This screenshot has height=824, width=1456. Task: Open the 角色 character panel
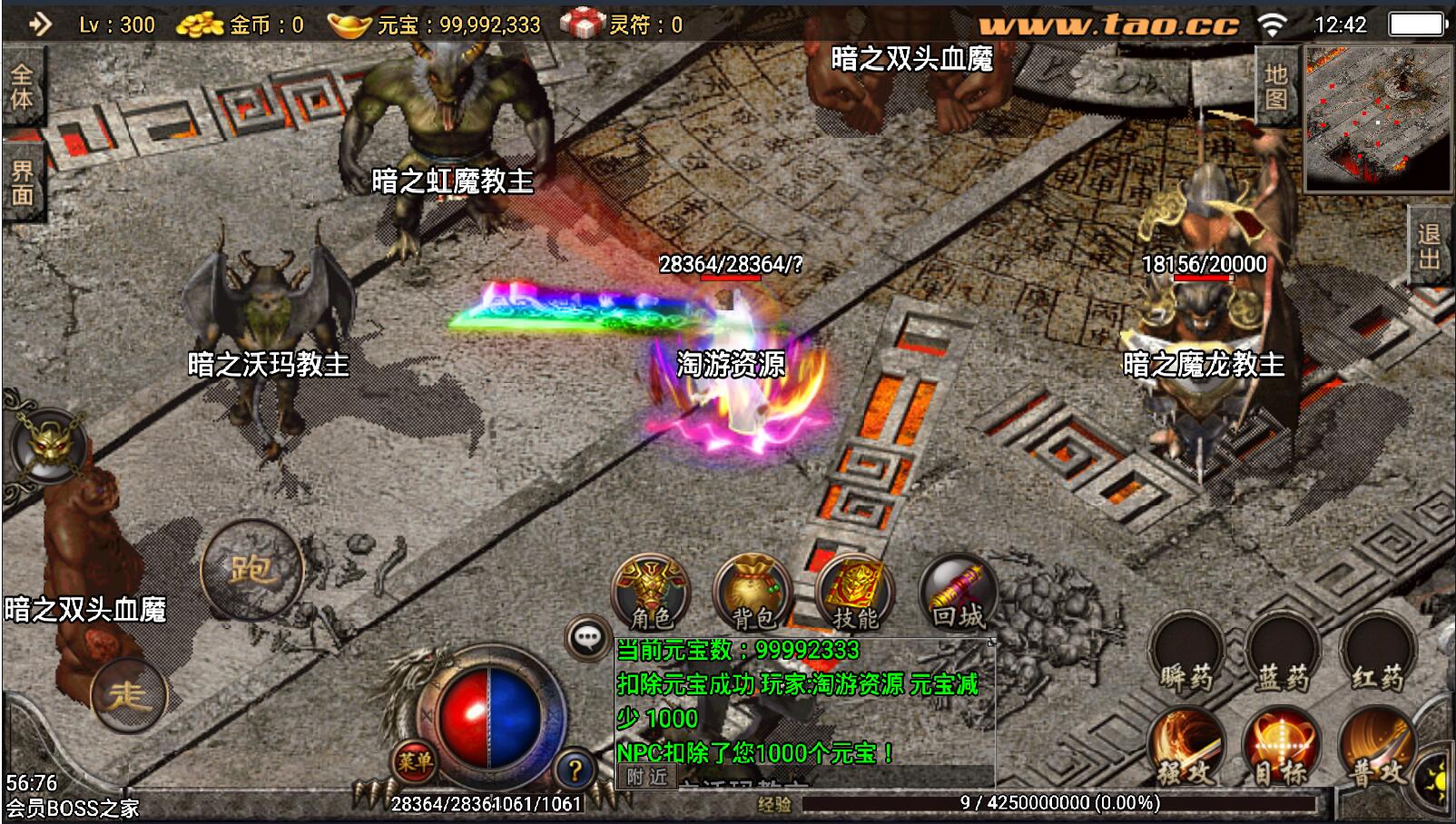click(651, 592)
